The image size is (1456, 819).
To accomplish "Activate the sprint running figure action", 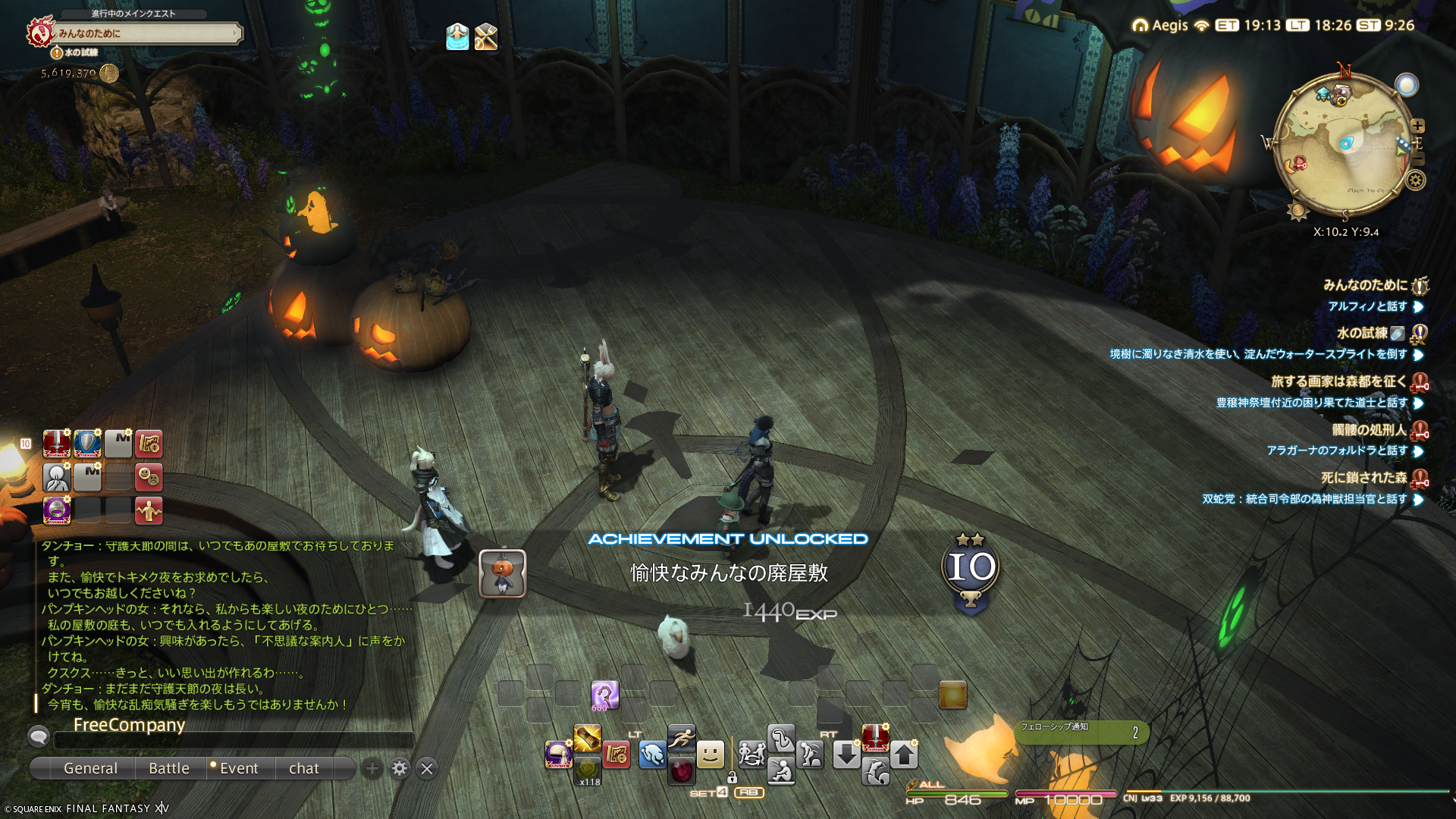I will [681, 736].
